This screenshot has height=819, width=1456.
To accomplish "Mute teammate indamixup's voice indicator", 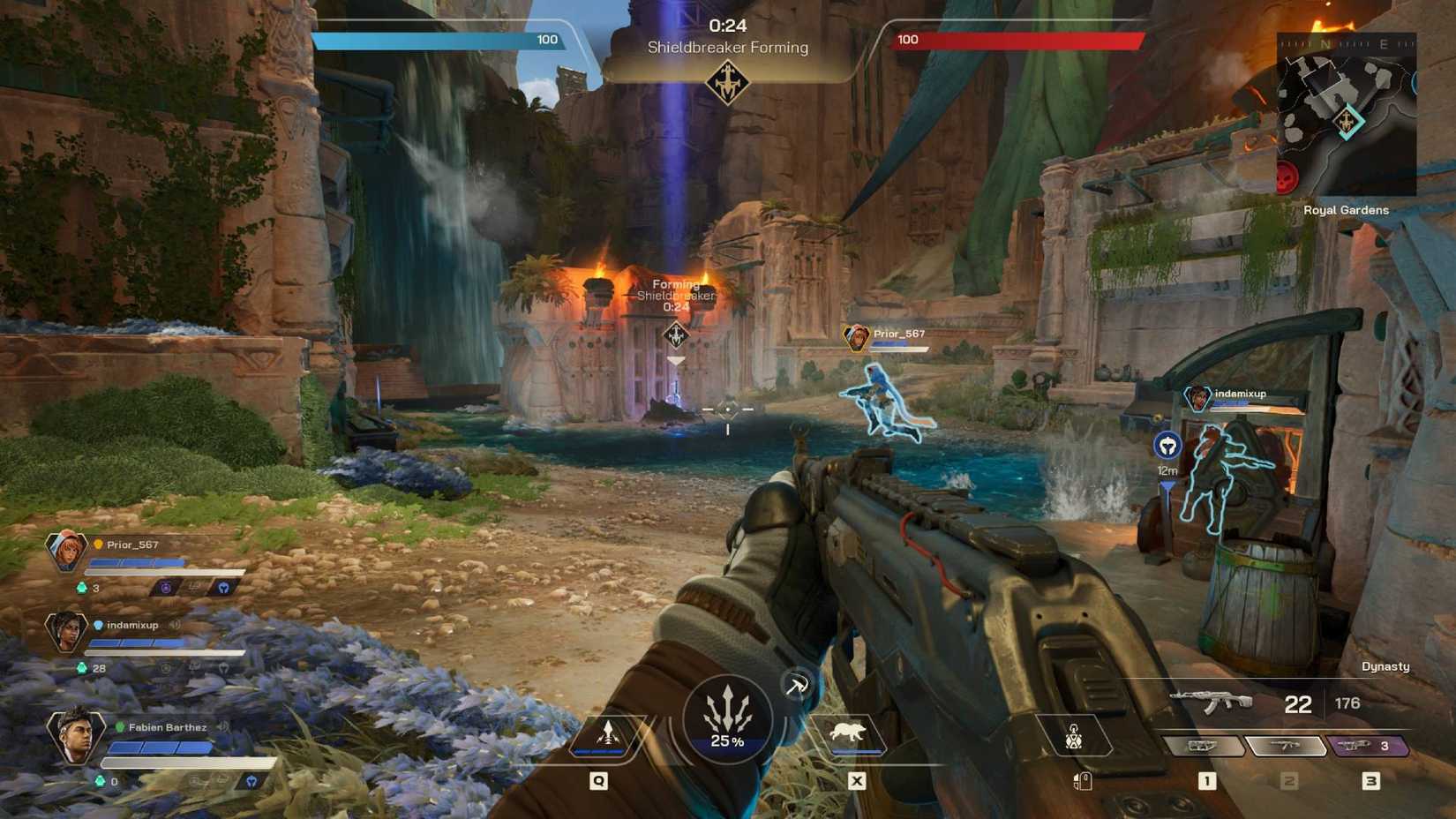I will (x=175, y=625).
